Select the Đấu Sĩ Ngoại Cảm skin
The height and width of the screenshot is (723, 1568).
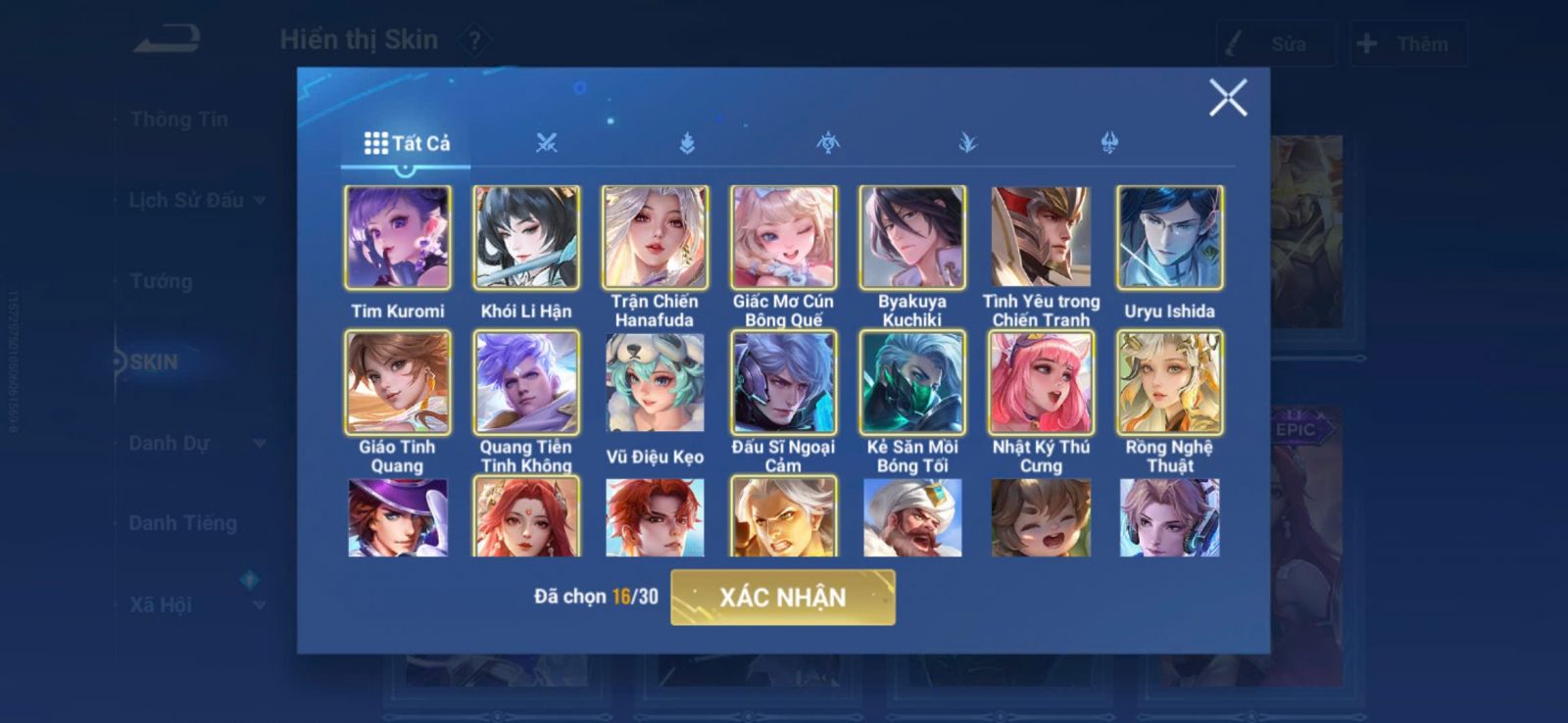[783, 383]
